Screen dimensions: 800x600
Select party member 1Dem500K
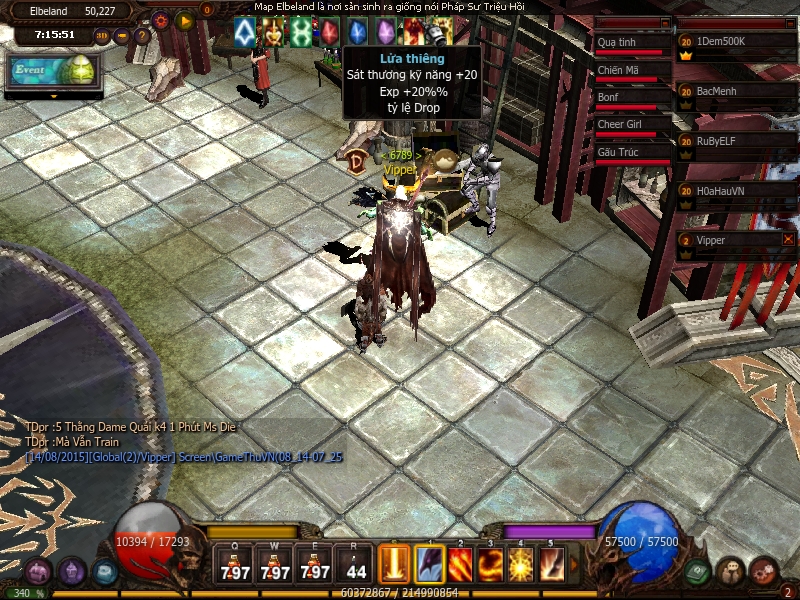point(735,44)
